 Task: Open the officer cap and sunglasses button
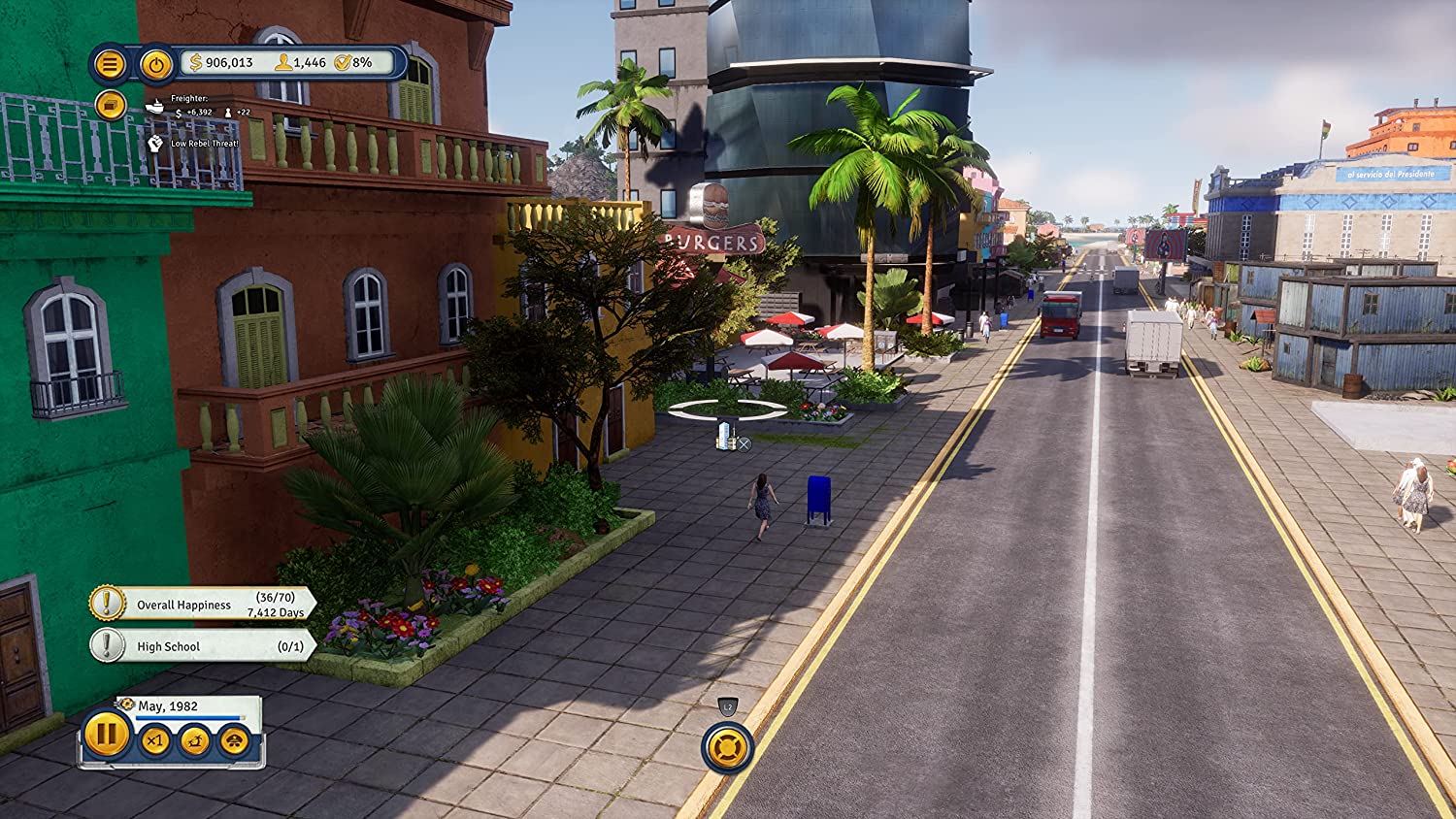[x=234, y=741]
